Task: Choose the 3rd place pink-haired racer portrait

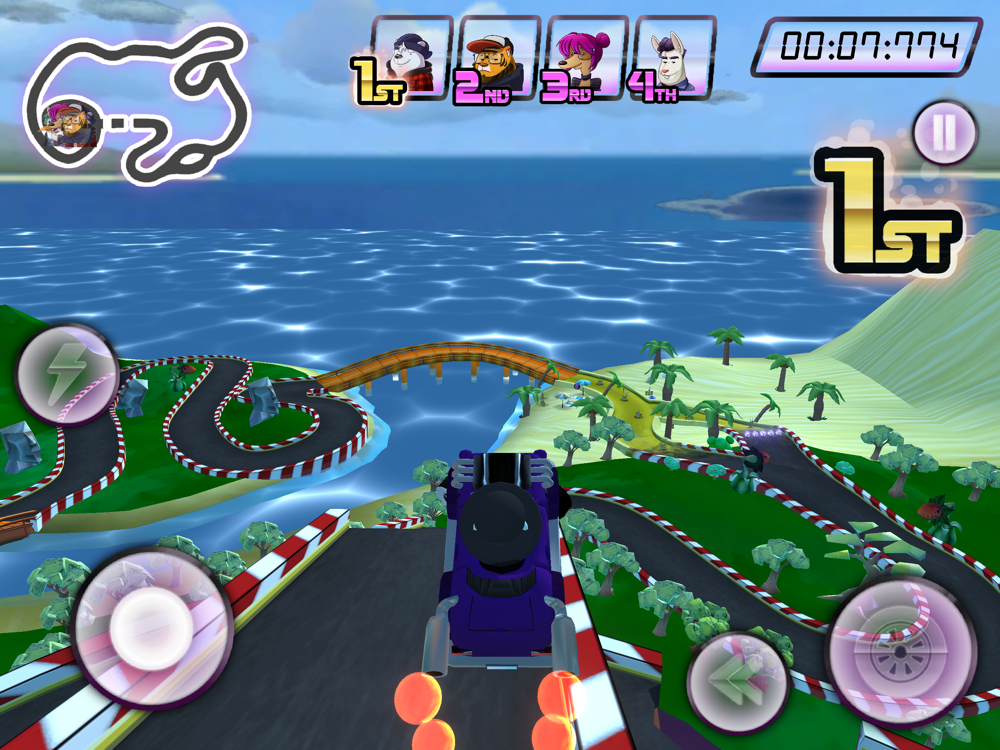Action: tap(587, 58)
